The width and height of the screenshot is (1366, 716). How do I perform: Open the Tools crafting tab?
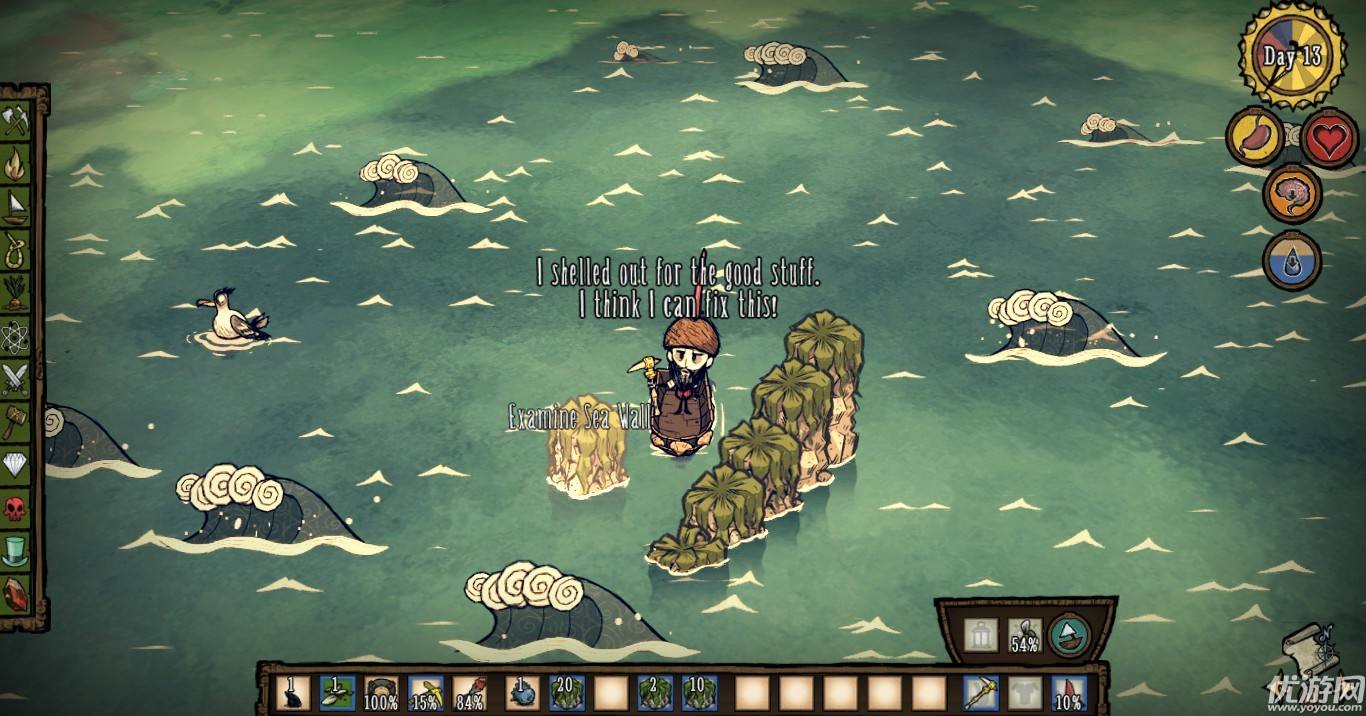(15, 122)
